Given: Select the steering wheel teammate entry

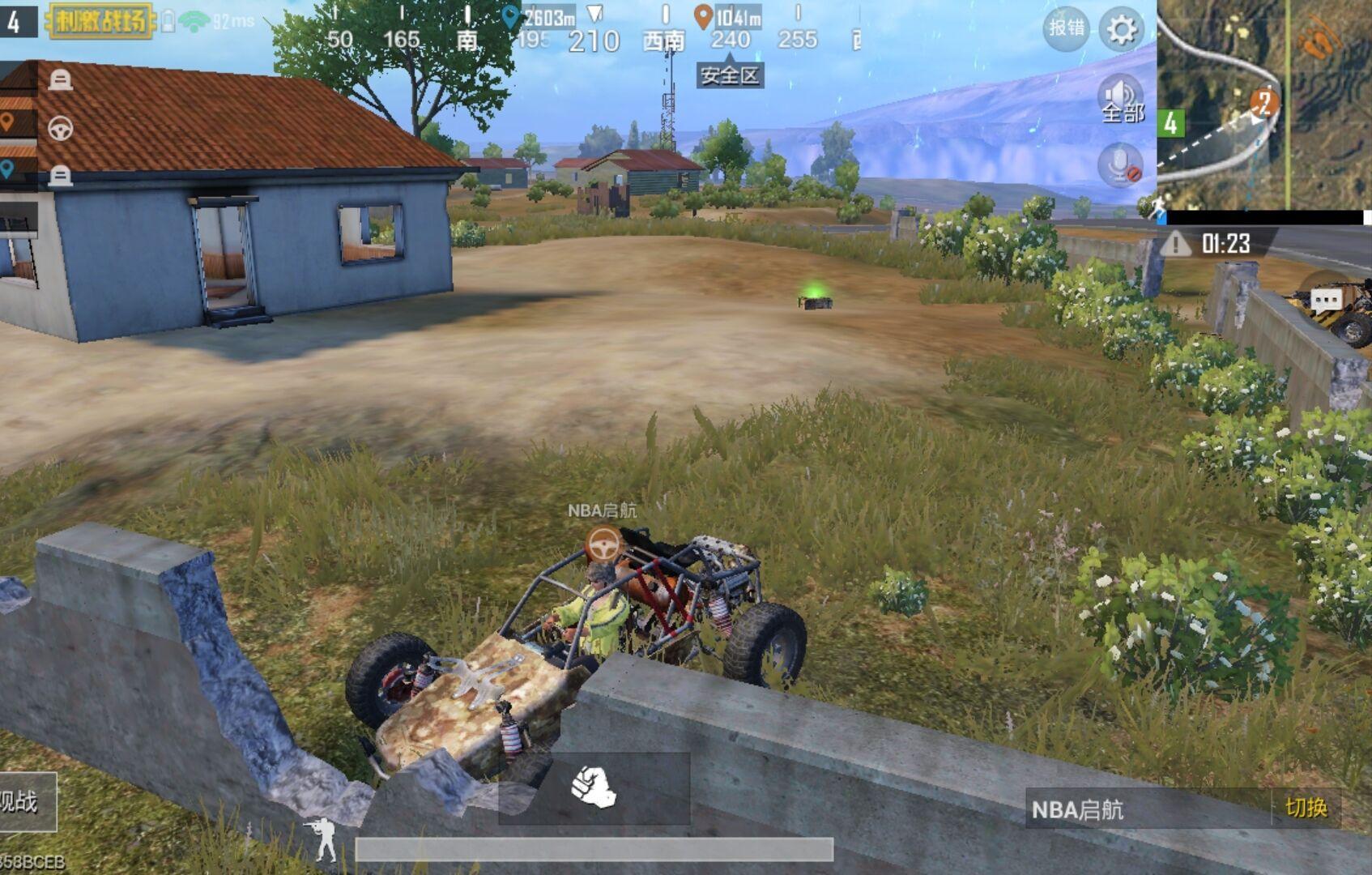Looking at the screenshot, I should click(60, 129).
